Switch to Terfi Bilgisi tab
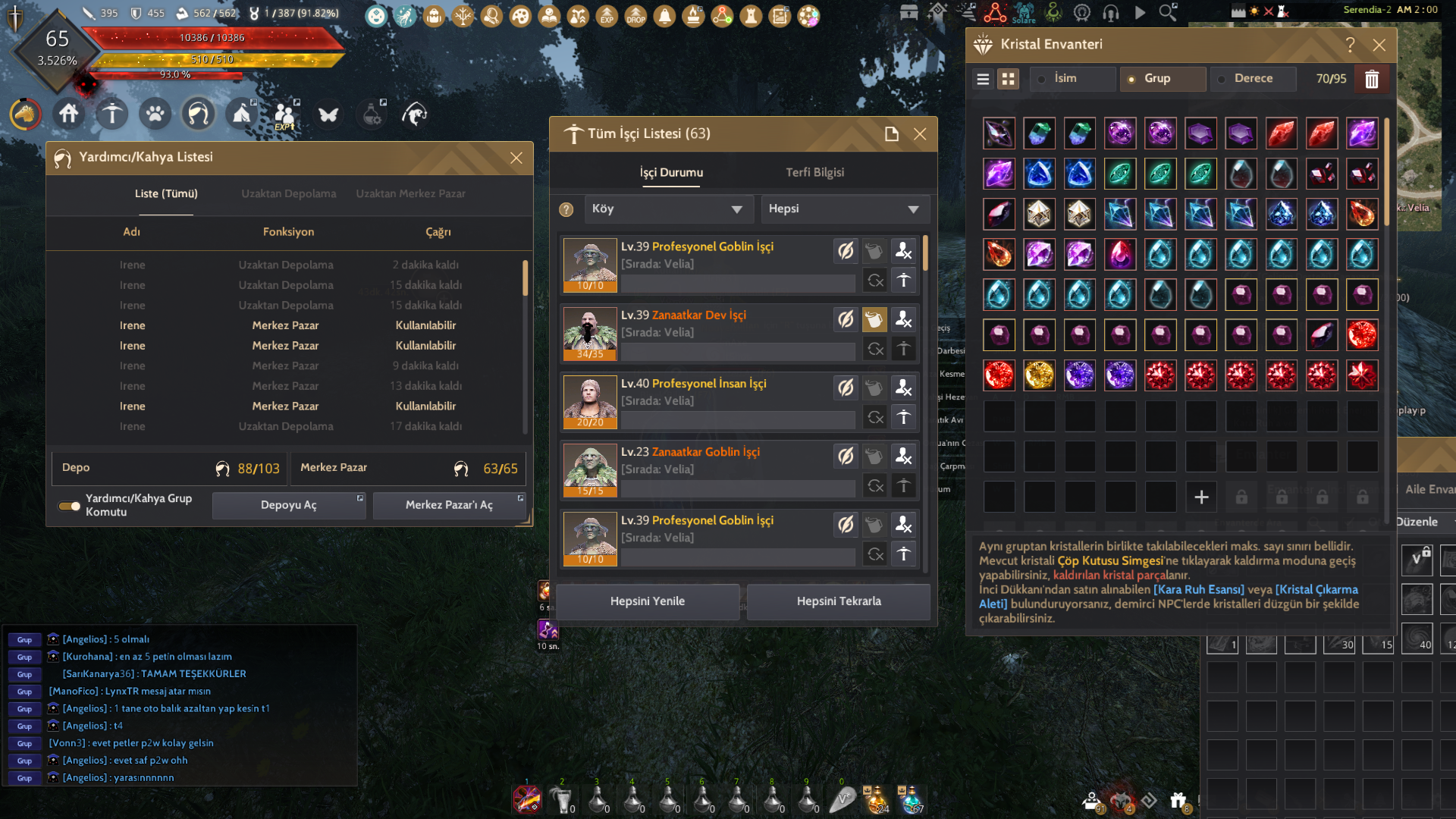The image size is (1456, 819). coord(814,172)
